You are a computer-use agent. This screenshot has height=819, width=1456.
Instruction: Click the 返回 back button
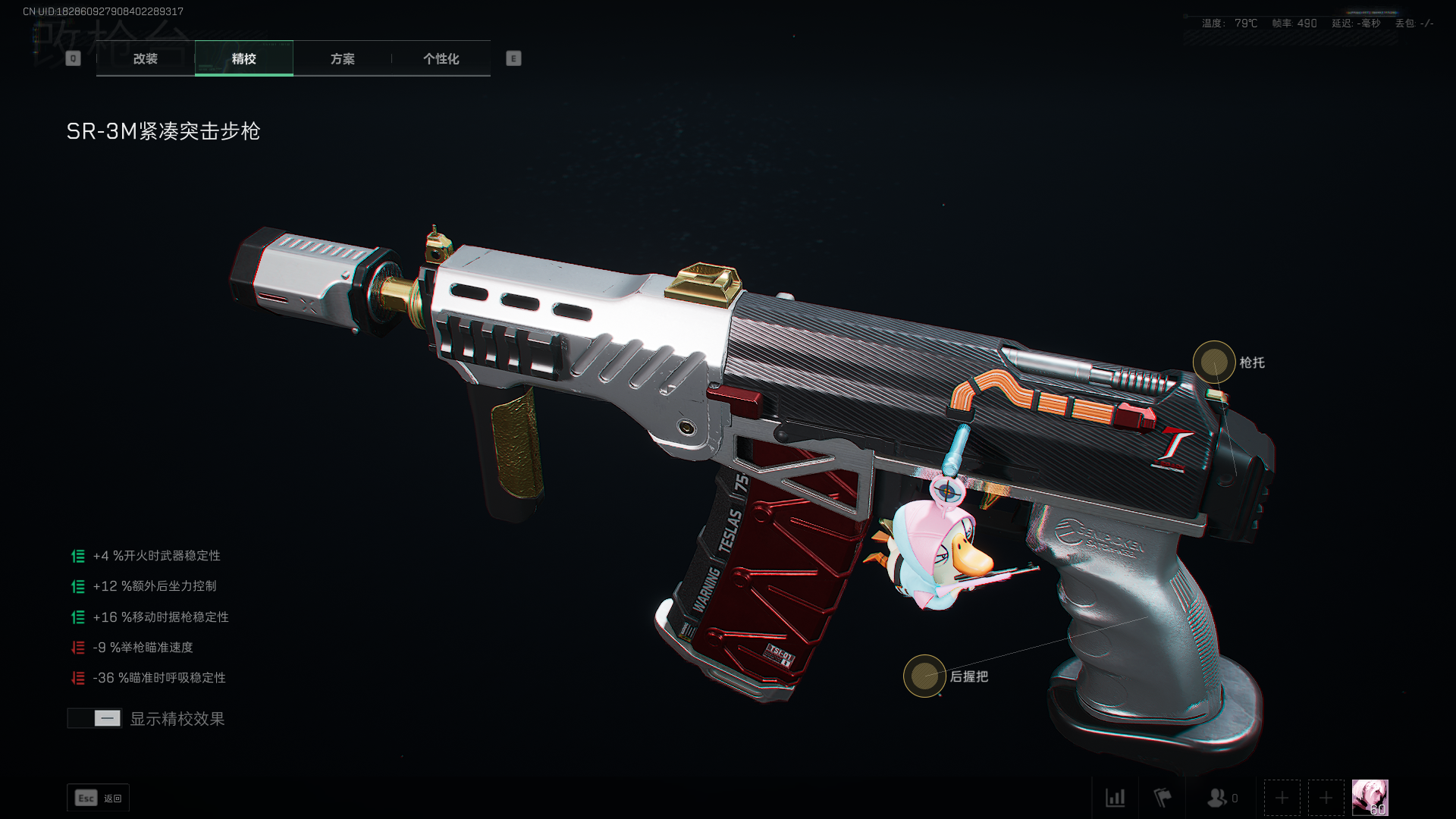point(99,798)
